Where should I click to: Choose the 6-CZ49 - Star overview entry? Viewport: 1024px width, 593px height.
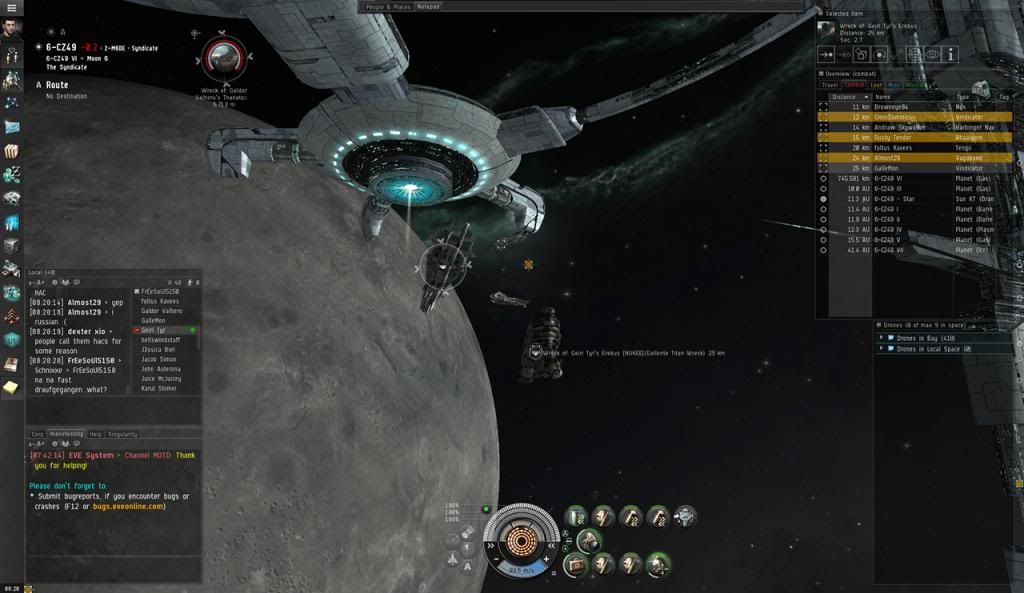coord(895,199)
